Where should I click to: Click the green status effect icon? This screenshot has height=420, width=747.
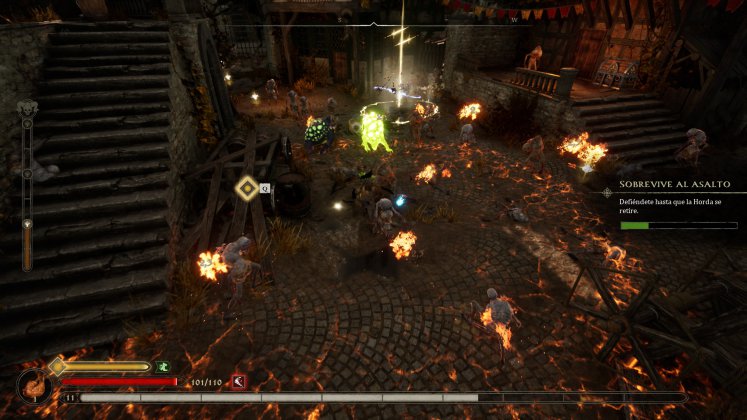(162, 367)
